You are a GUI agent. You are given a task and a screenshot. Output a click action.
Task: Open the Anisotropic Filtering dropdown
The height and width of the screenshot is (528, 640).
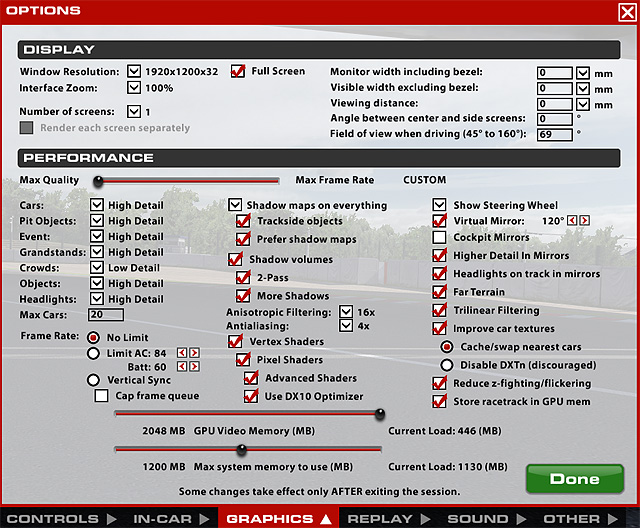346,312
